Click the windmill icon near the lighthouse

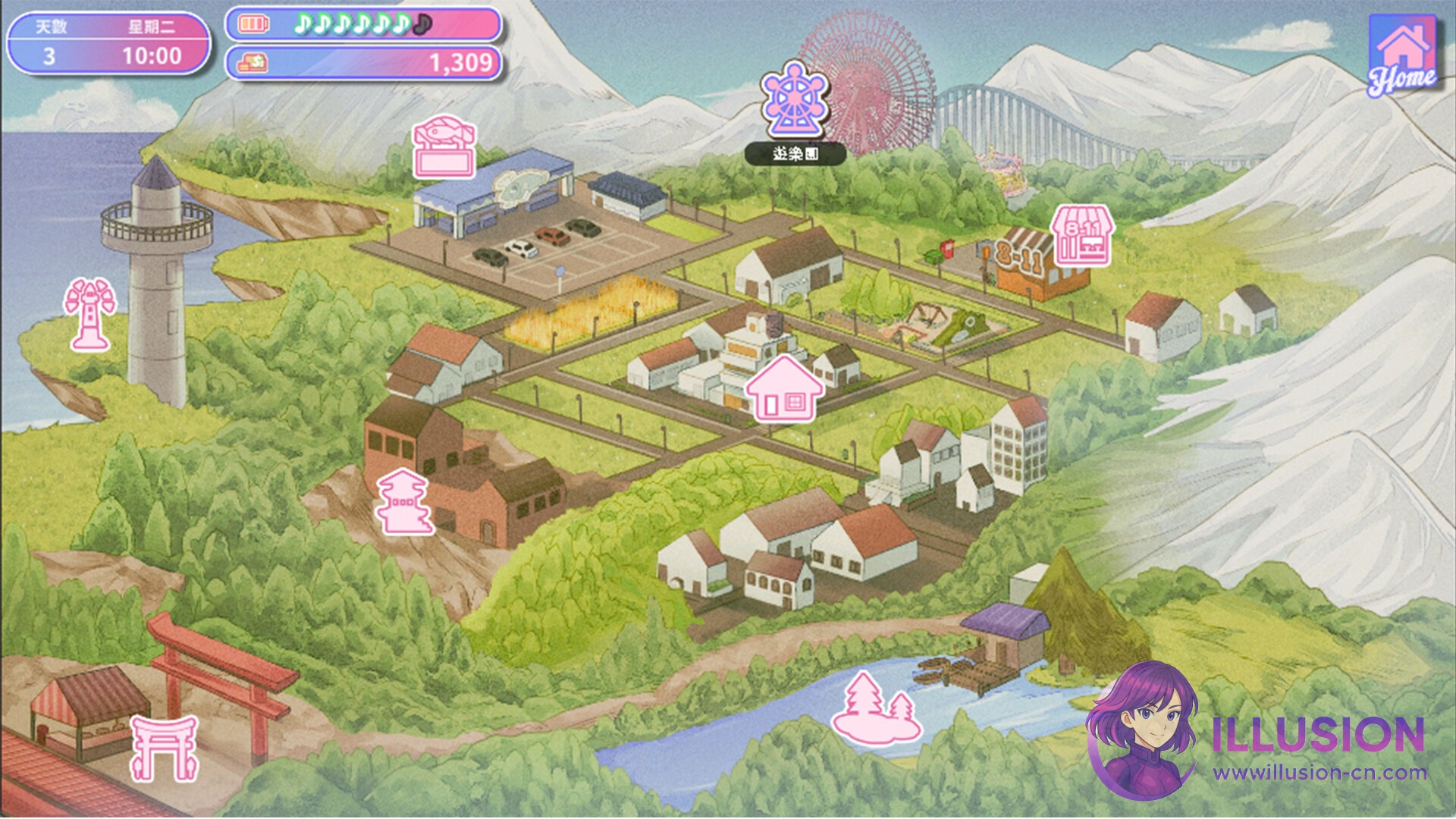(x=89, y=312)
